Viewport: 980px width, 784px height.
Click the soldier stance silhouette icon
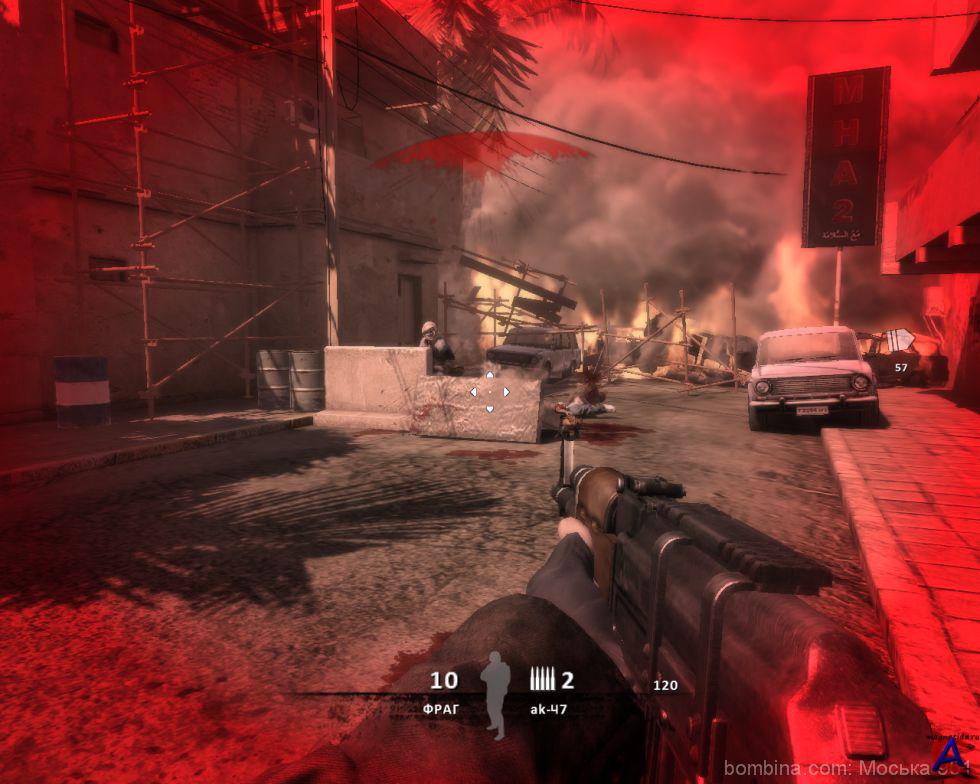(x=493, y=696)
